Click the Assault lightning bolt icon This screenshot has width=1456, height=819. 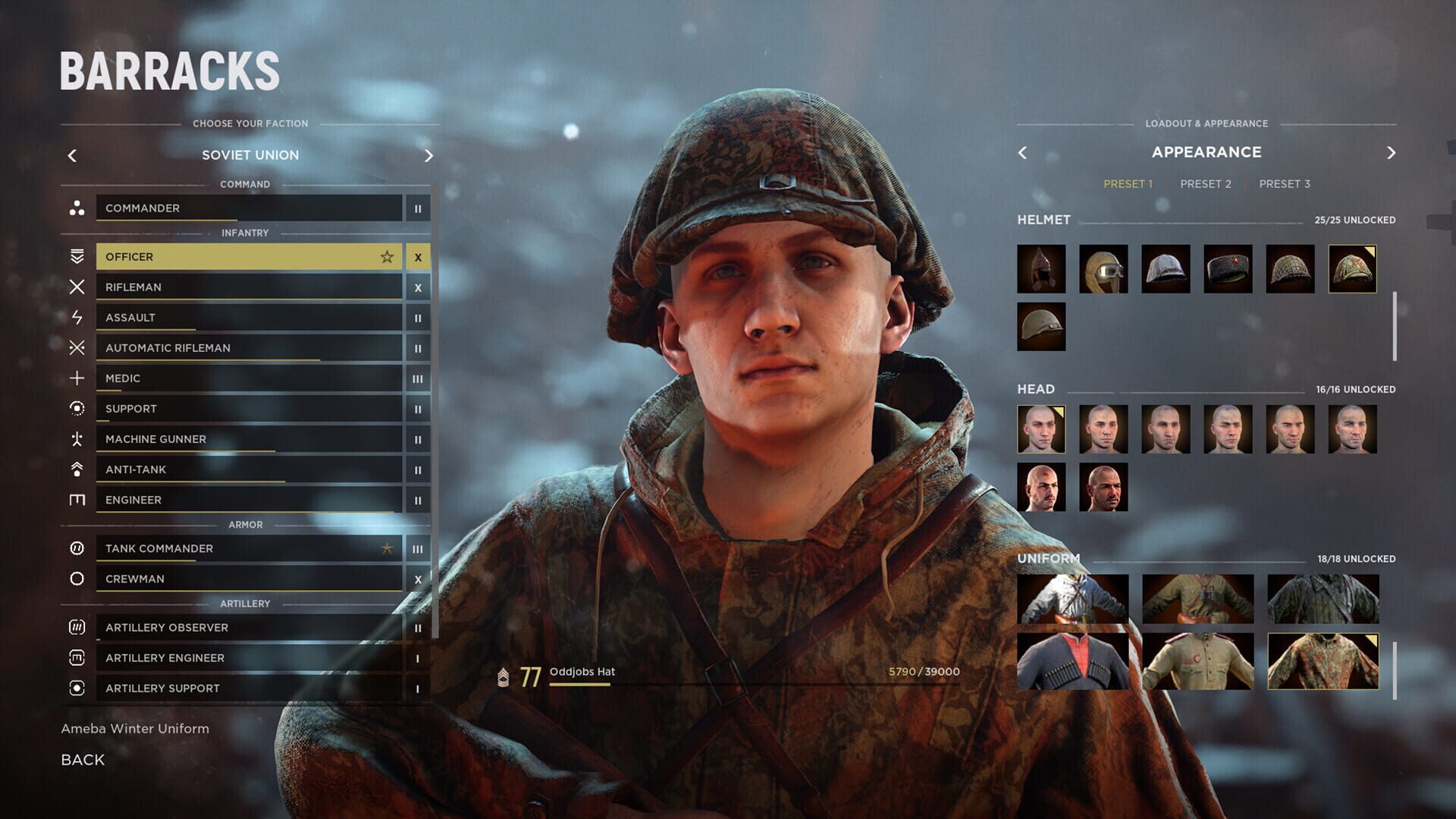click(76, 318)
